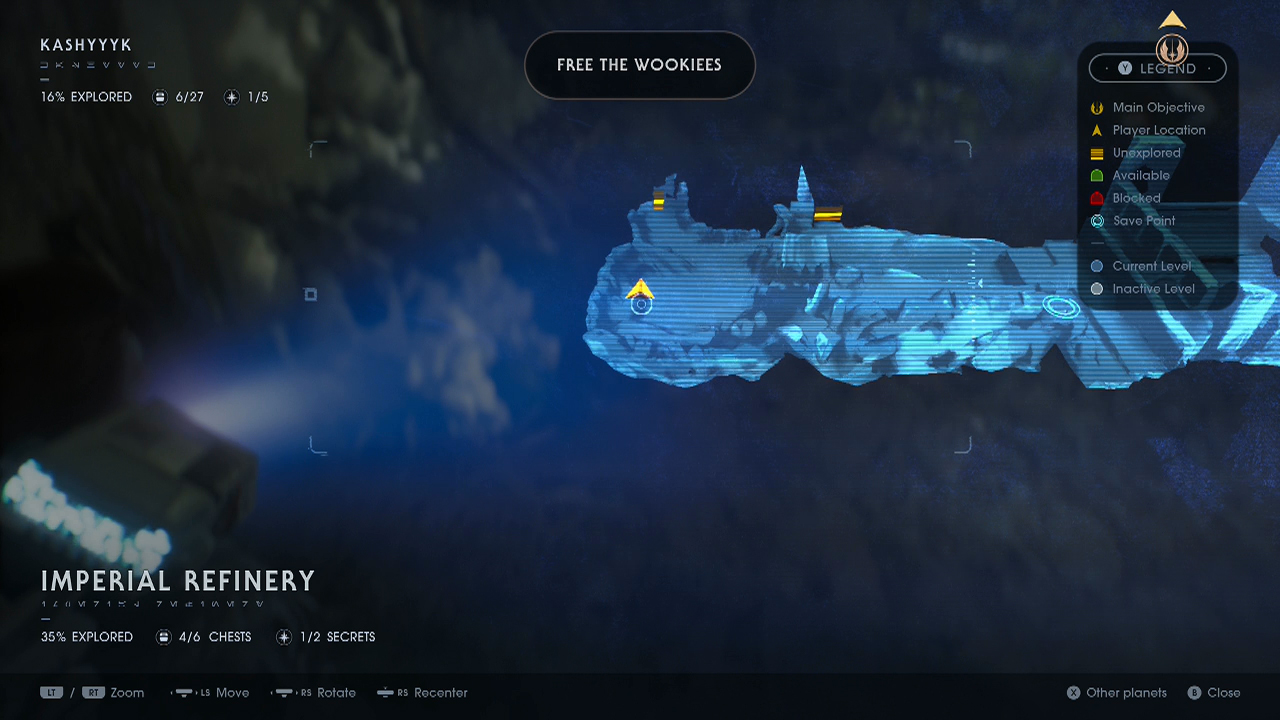Toggle the Inactive Level visibility in the legend

(1096, 288)
